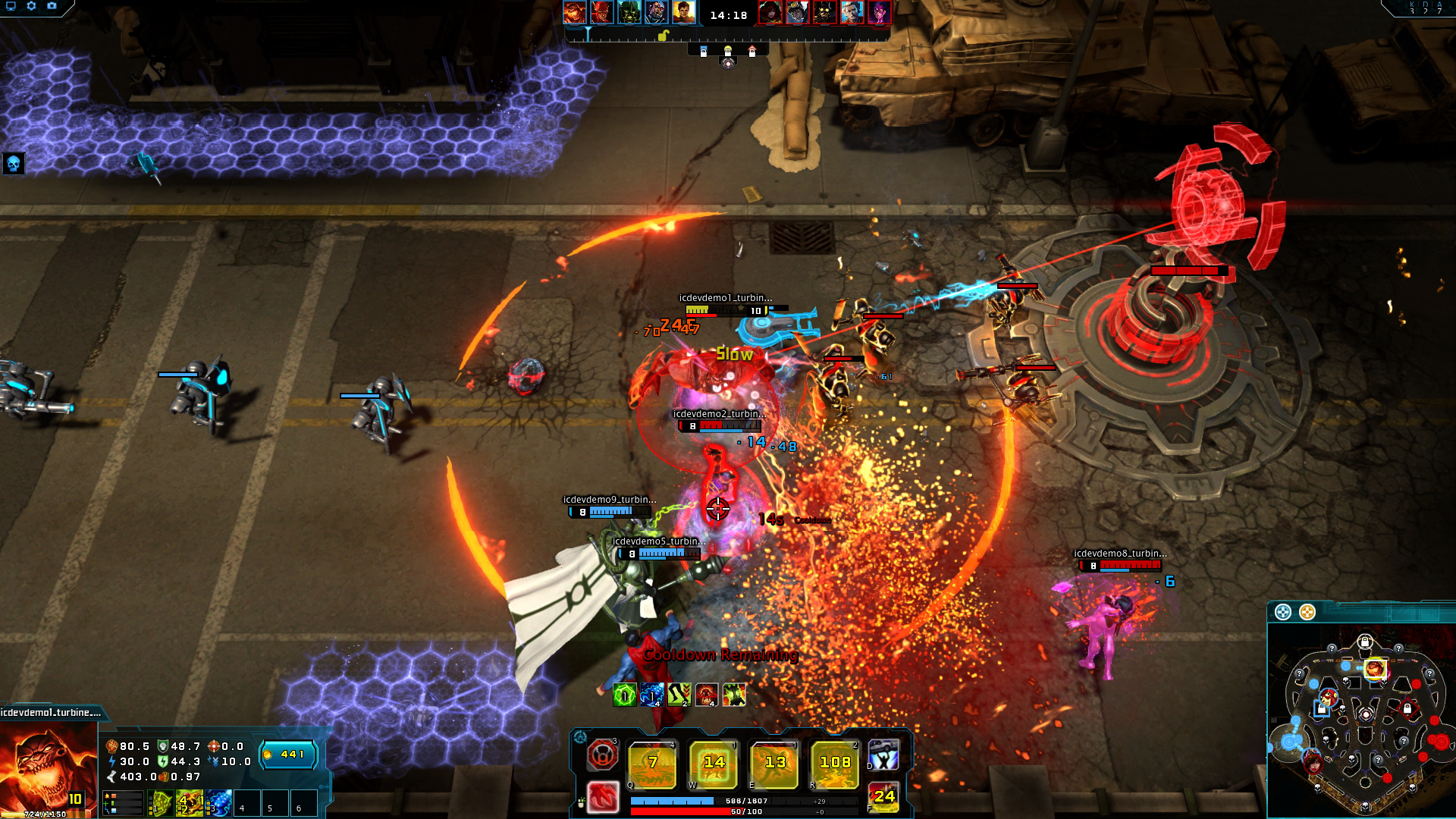Toggle the blue crosshair button above minimap
This screenshot has height=819, width=1456.
(1282, 612)
